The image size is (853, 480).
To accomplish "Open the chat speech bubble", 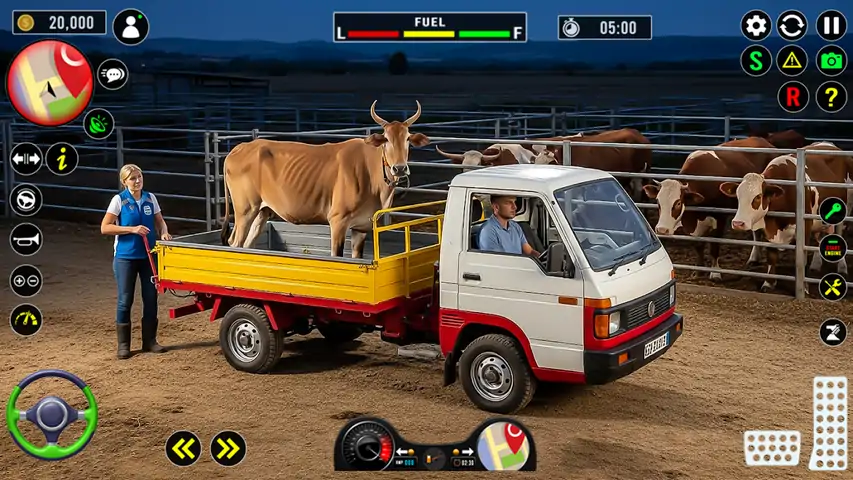I will [x=112, y=74].
